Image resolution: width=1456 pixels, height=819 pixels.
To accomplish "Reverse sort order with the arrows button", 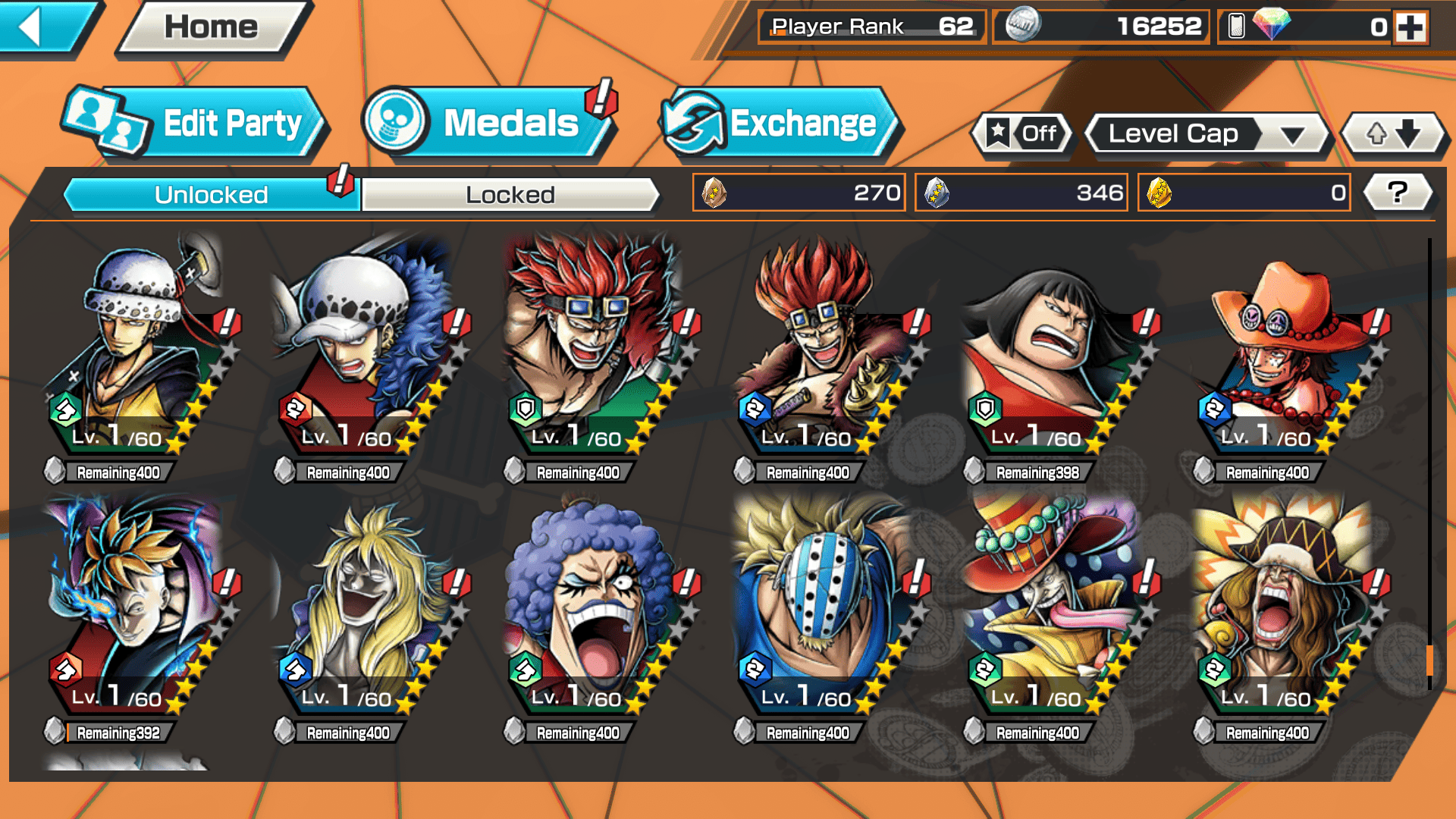I will click(1393, 134).
